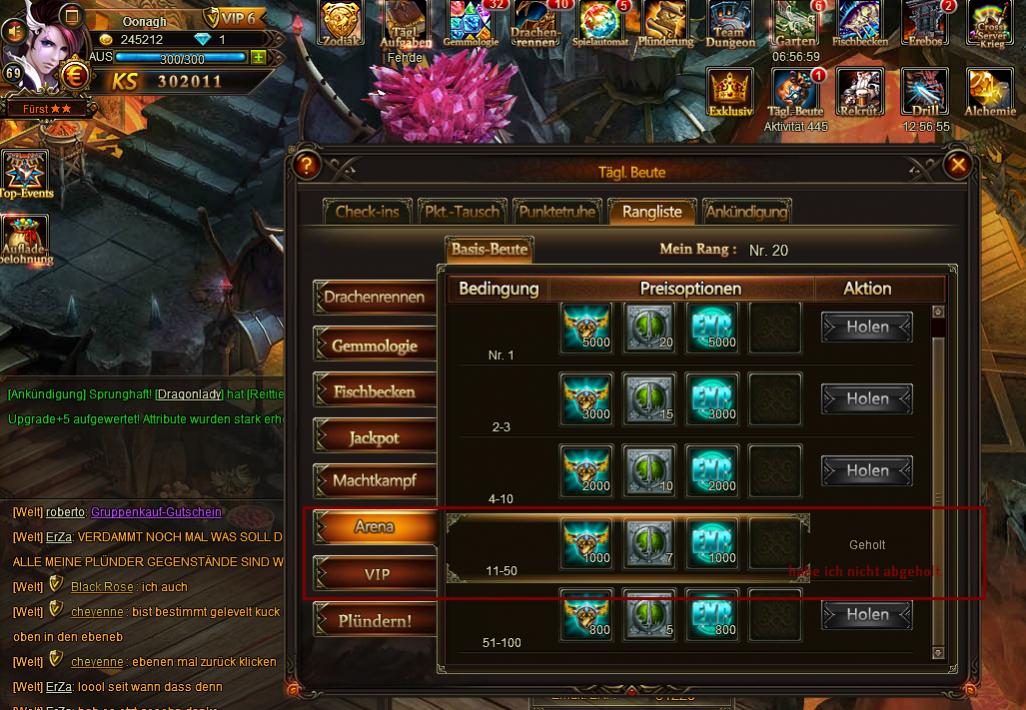Screen dimensions: 1026x710
Task: Close the Tägl. Beute window
Action: (958, 165)
